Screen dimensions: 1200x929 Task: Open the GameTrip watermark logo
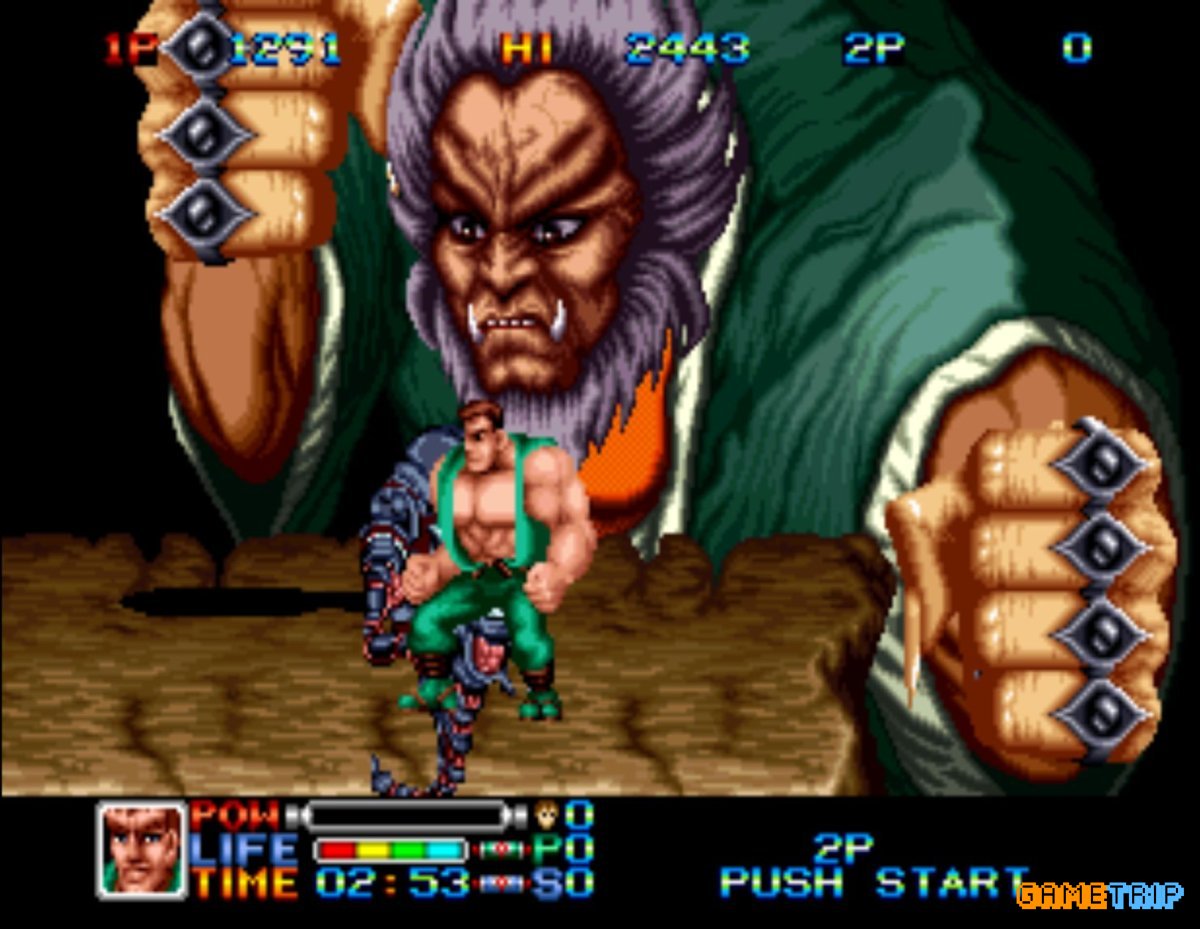[x=1099, y=893]
